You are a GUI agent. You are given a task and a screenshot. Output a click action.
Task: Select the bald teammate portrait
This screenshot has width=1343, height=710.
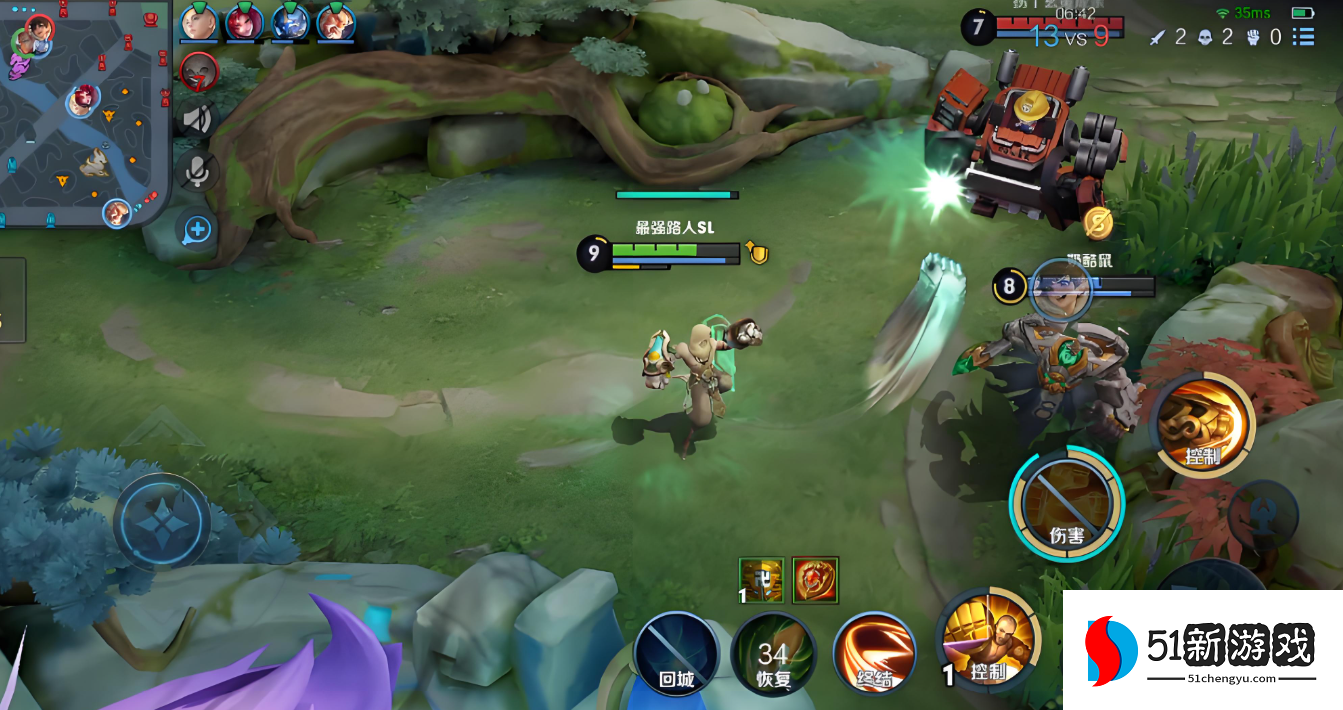click(199, 22)
